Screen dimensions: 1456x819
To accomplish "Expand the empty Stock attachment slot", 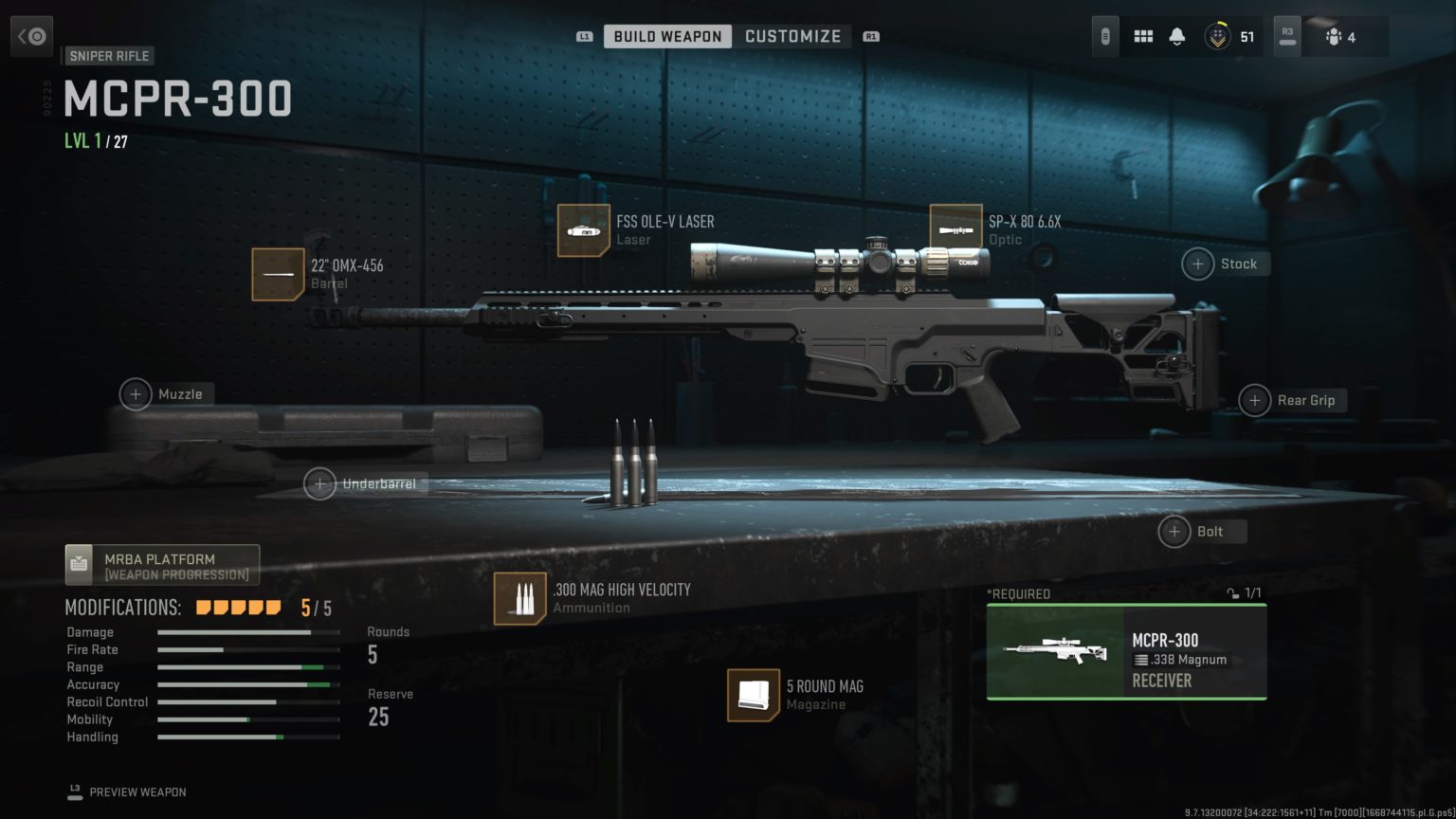I will pos(1197,264).
